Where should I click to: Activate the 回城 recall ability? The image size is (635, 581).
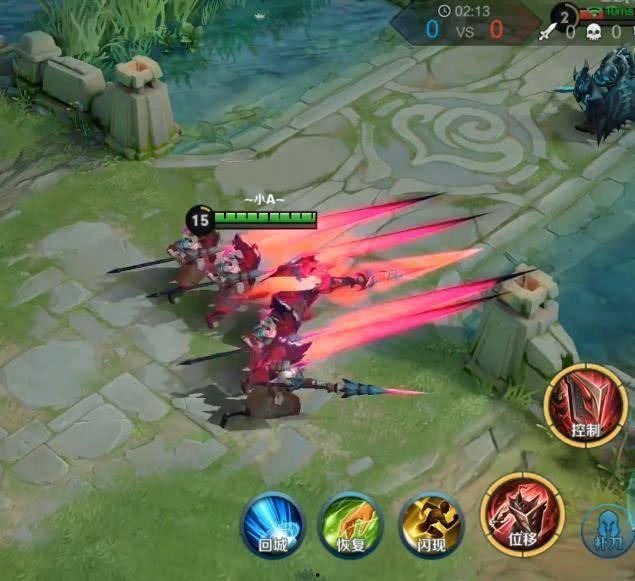[x=272, y=523]
